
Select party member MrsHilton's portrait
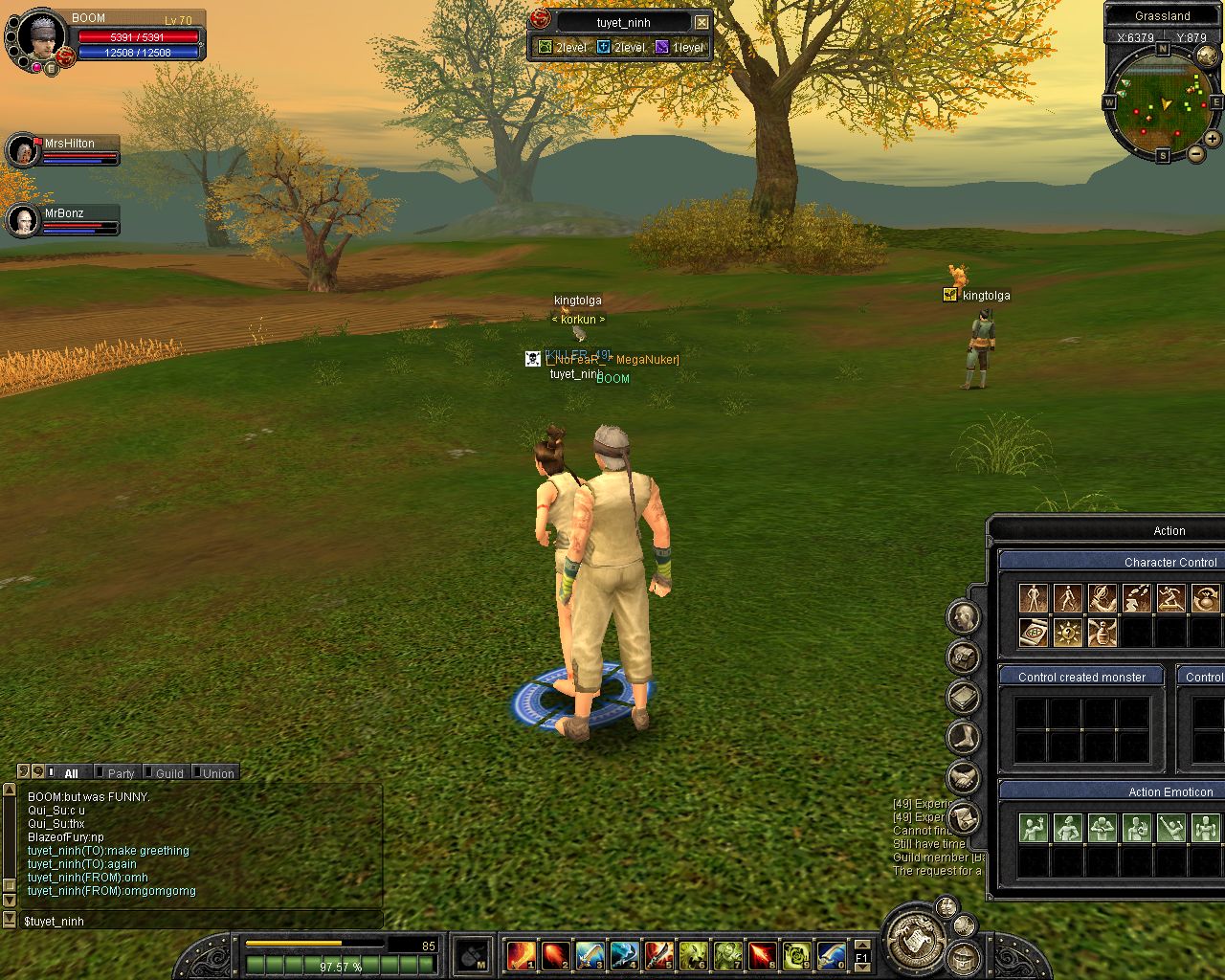coord(22,151)
